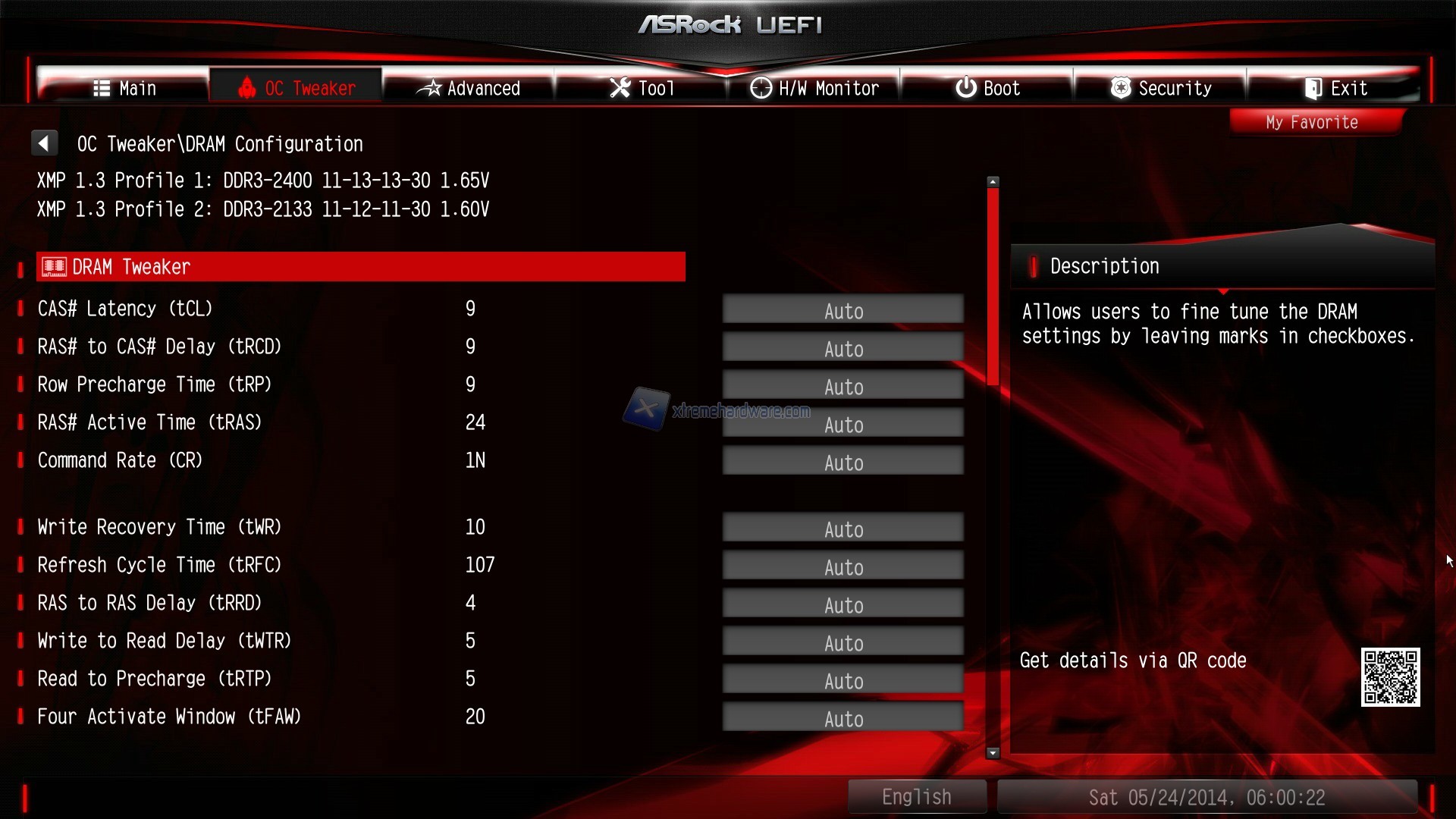Set the CAS# Latency (tCL) Auto field
Image resolution: width=1456 pixels, height=819 pixels.
(x=843, y=310)
